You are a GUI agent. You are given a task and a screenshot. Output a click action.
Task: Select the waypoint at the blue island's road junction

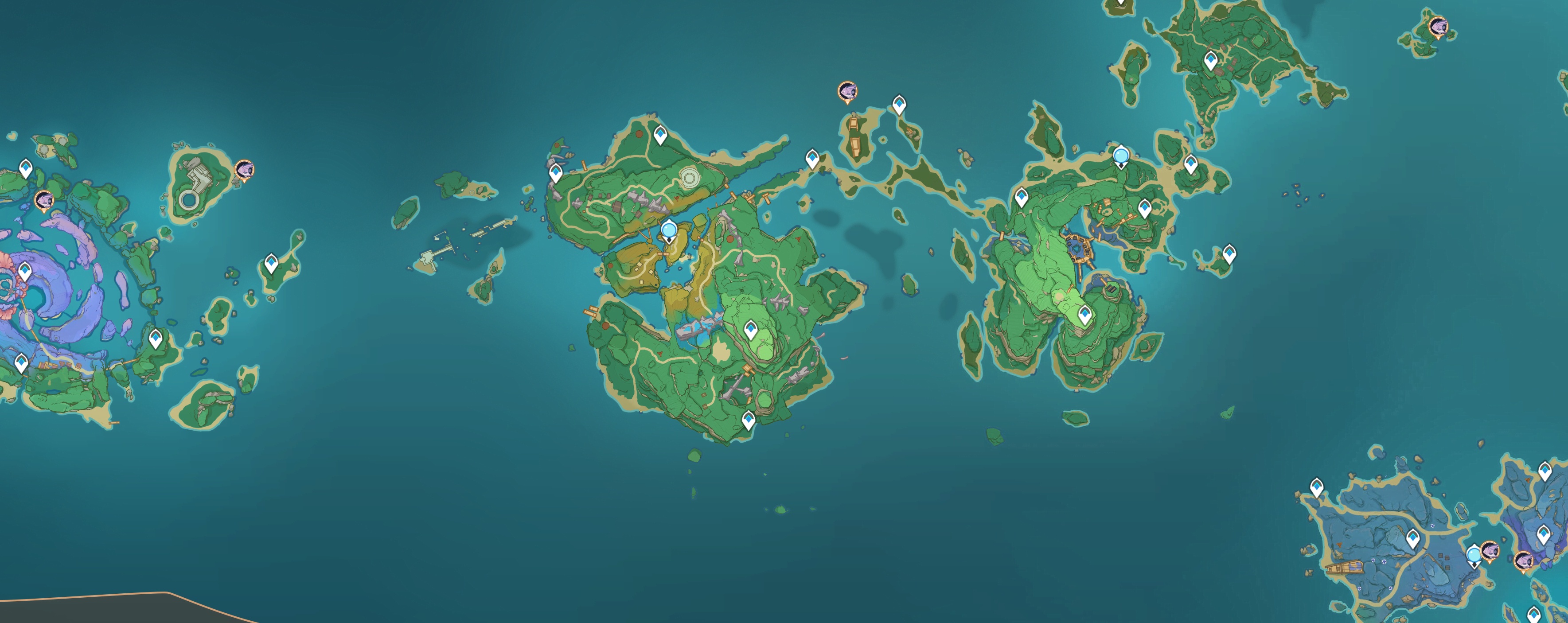(x=1413, y=538)
